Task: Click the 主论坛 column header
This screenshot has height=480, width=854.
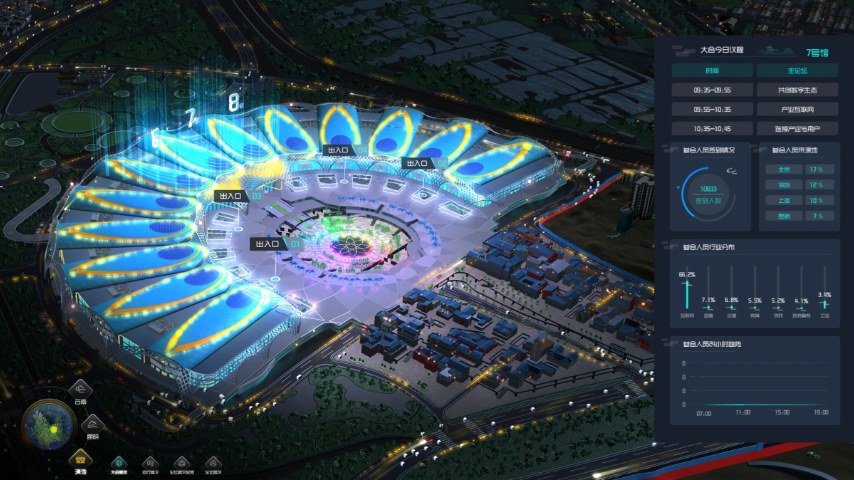Action: [x=797, y=71]
